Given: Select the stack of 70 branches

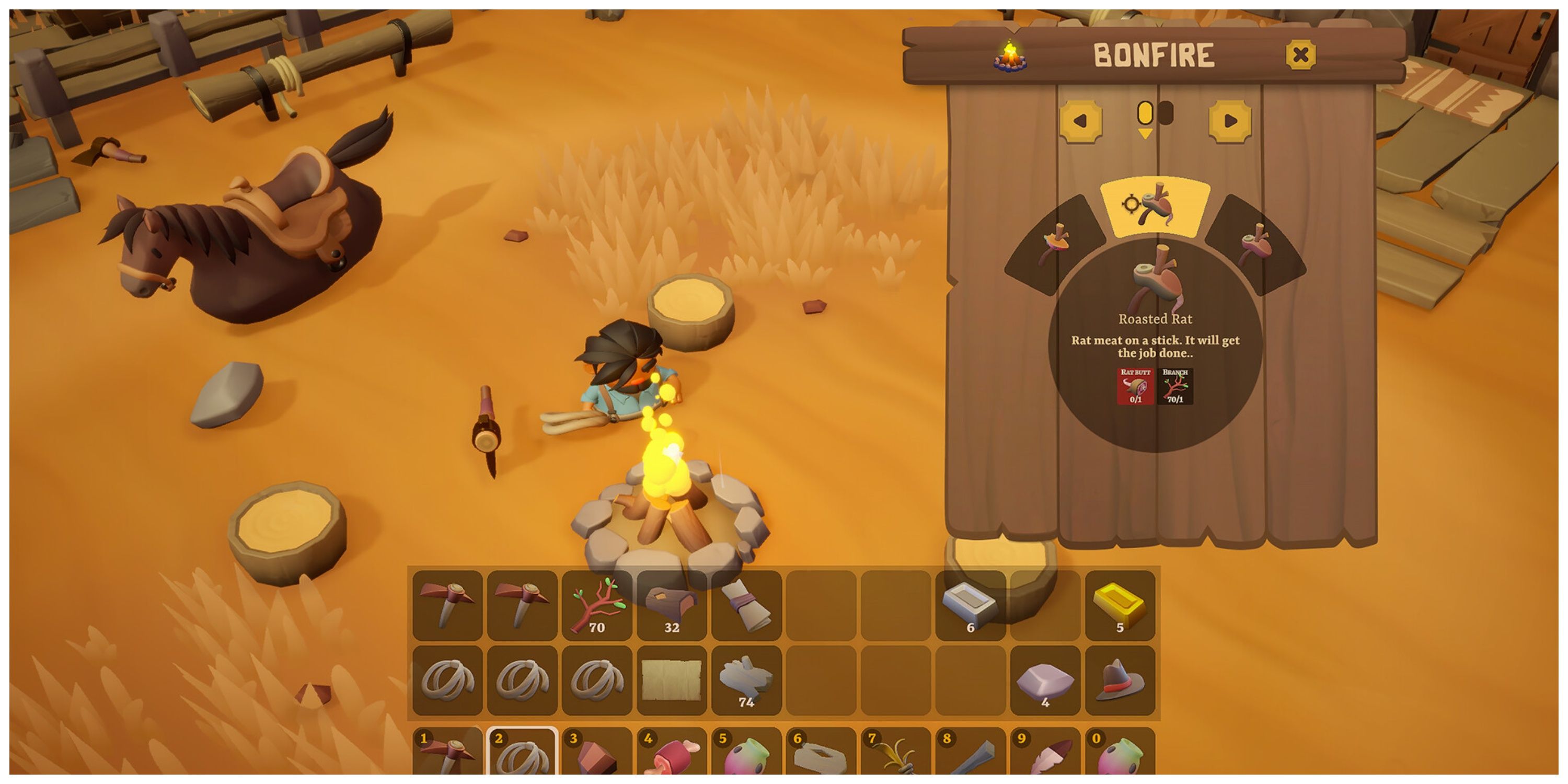Looking at the screenshot, I should [596, 605].
